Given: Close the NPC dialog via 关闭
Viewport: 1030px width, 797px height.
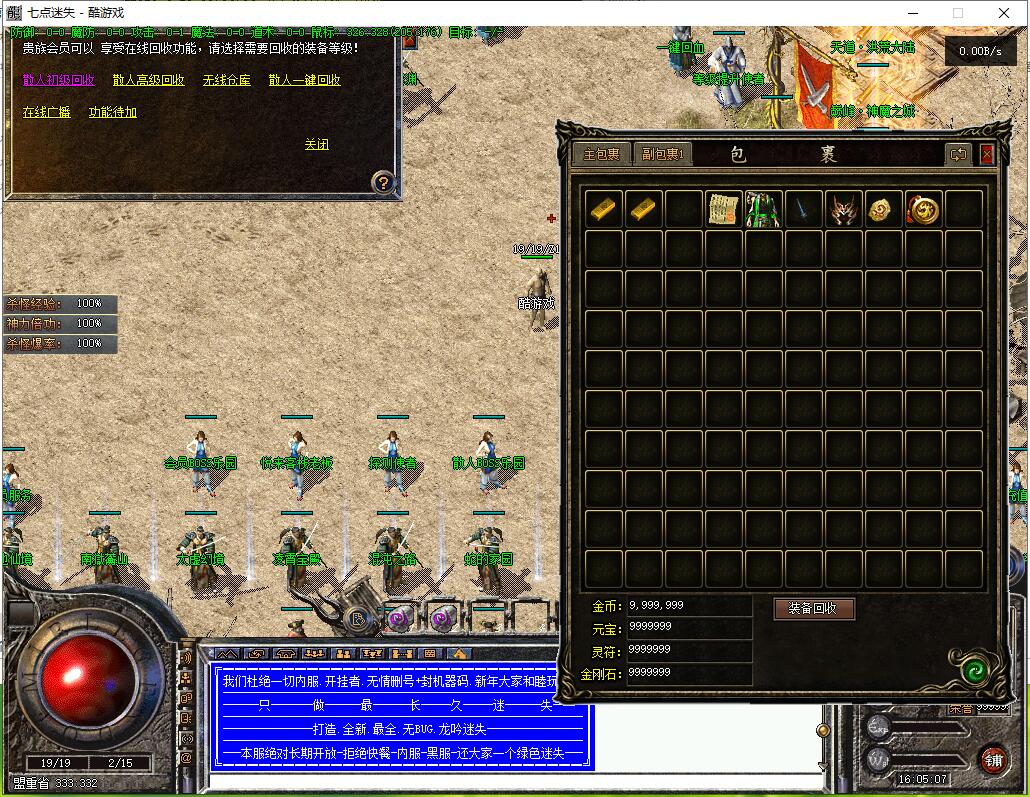Looking at the screenshot, I should point(317,144).
